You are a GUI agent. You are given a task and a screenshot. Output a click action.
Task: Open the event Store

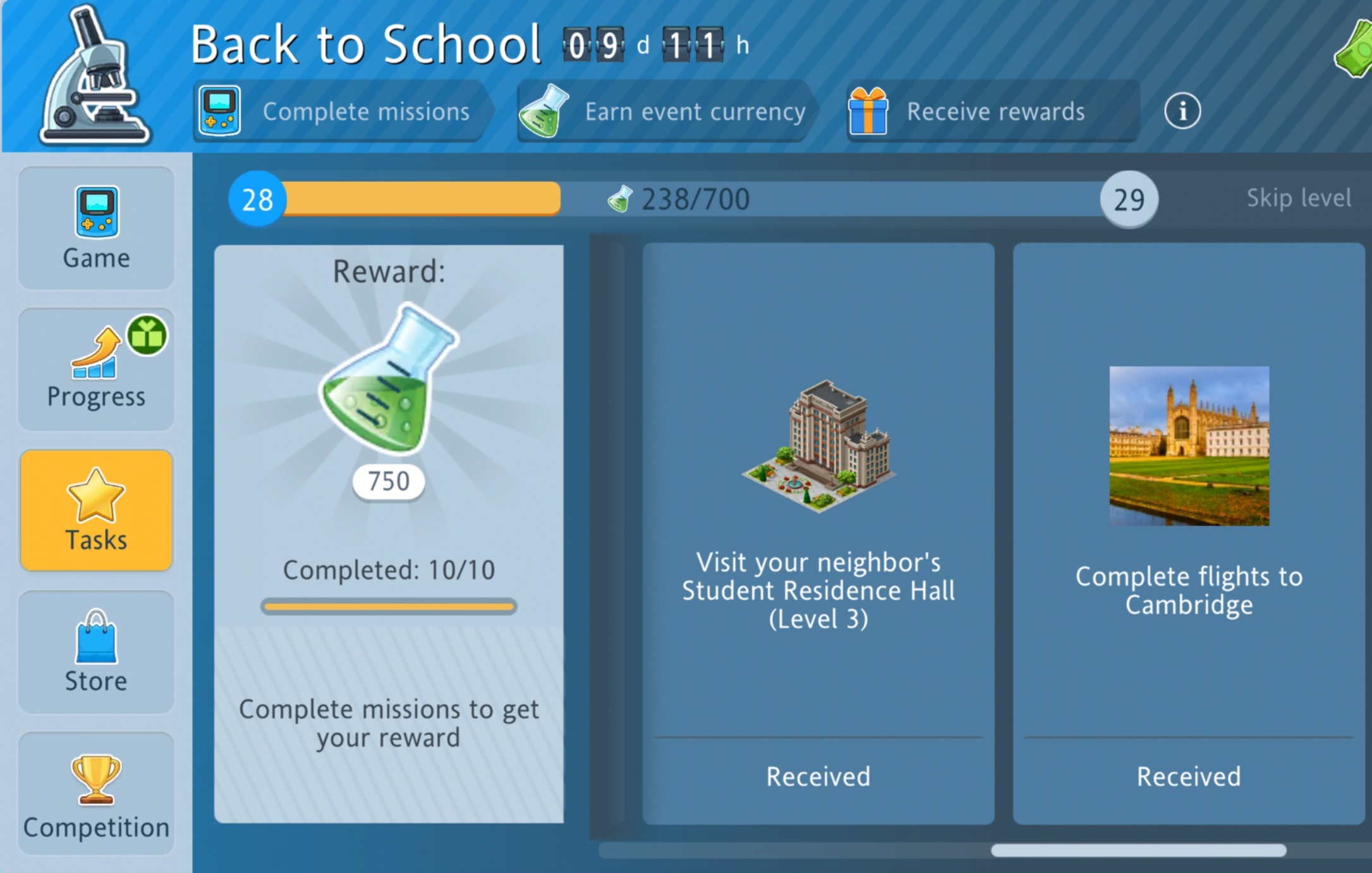(96, 652)
